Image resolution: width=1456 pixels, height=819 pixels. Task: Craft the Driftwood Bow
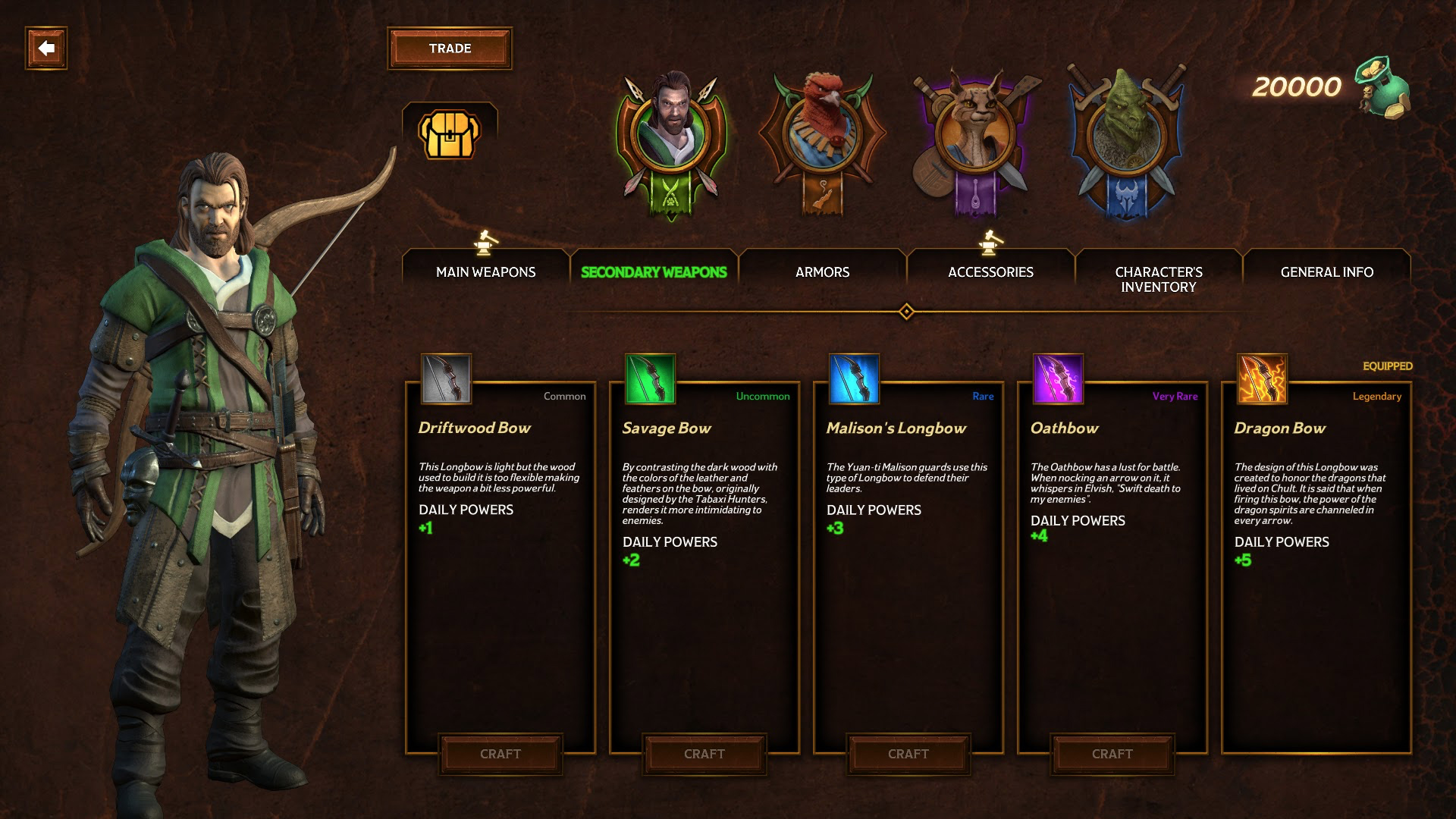click(500, 754)
